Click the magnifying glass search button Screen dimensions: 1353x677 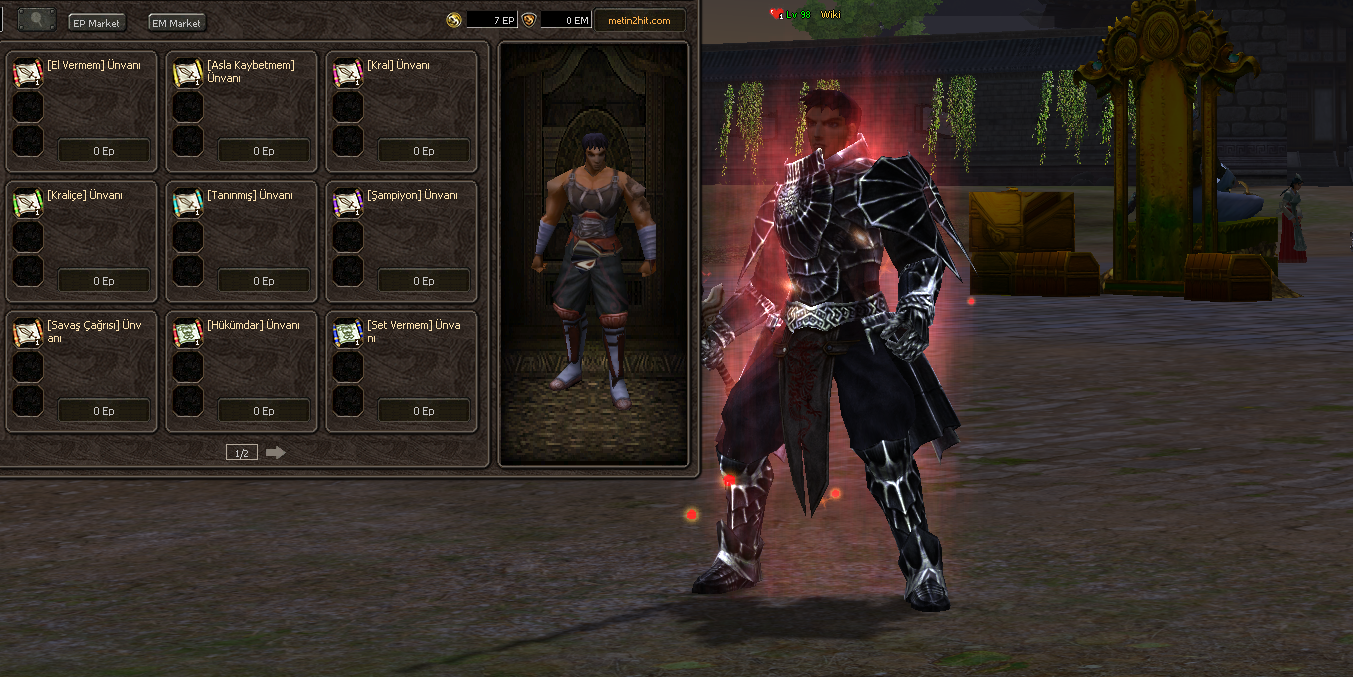click(x=37, y=19)
